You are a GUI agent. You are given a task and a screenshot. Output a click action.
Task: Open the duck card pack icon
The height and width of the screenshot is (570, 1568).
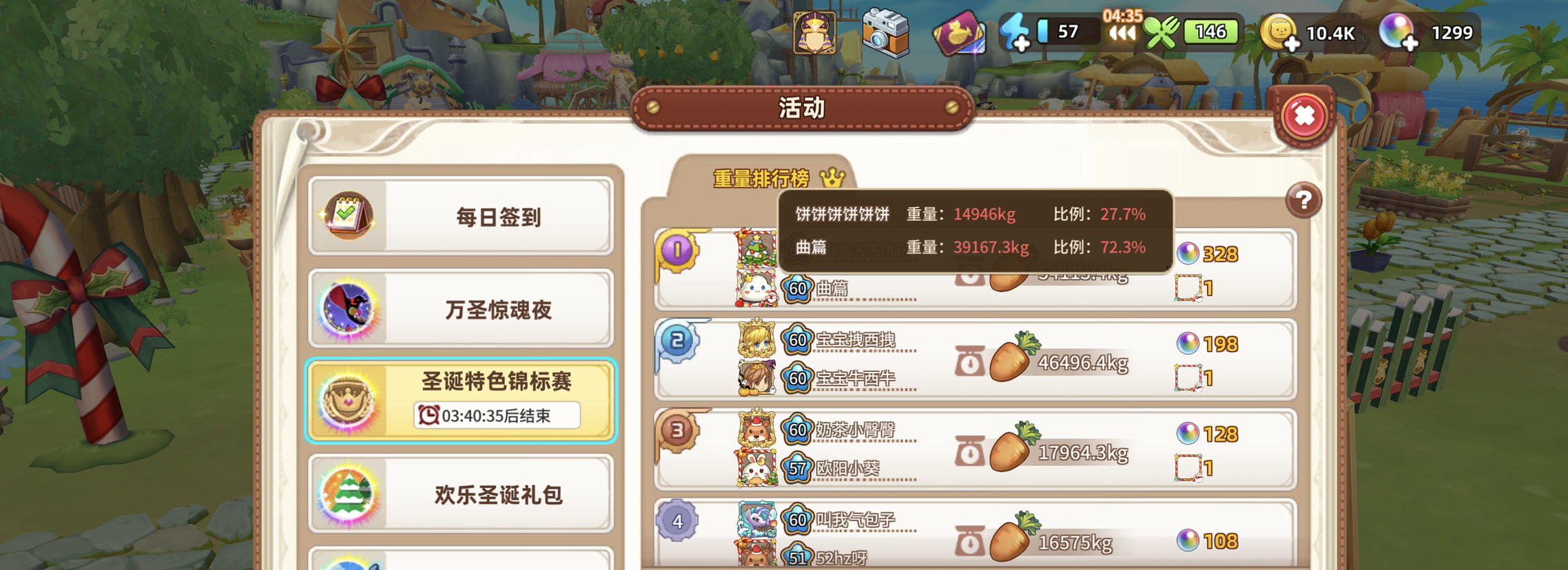(960, 31)
